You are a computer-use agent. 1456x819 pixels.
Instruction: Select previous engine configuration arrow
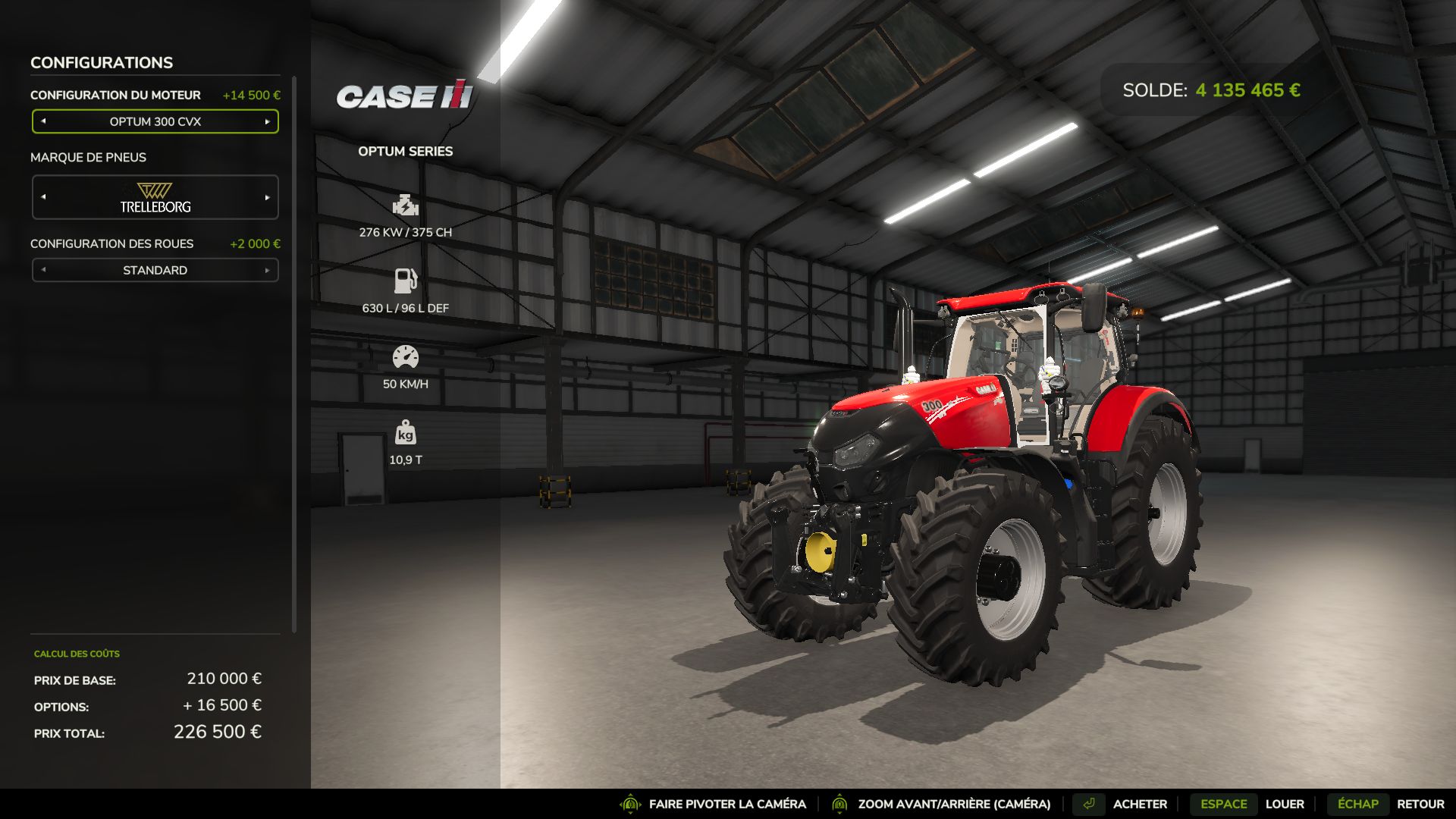coord(43,121)
